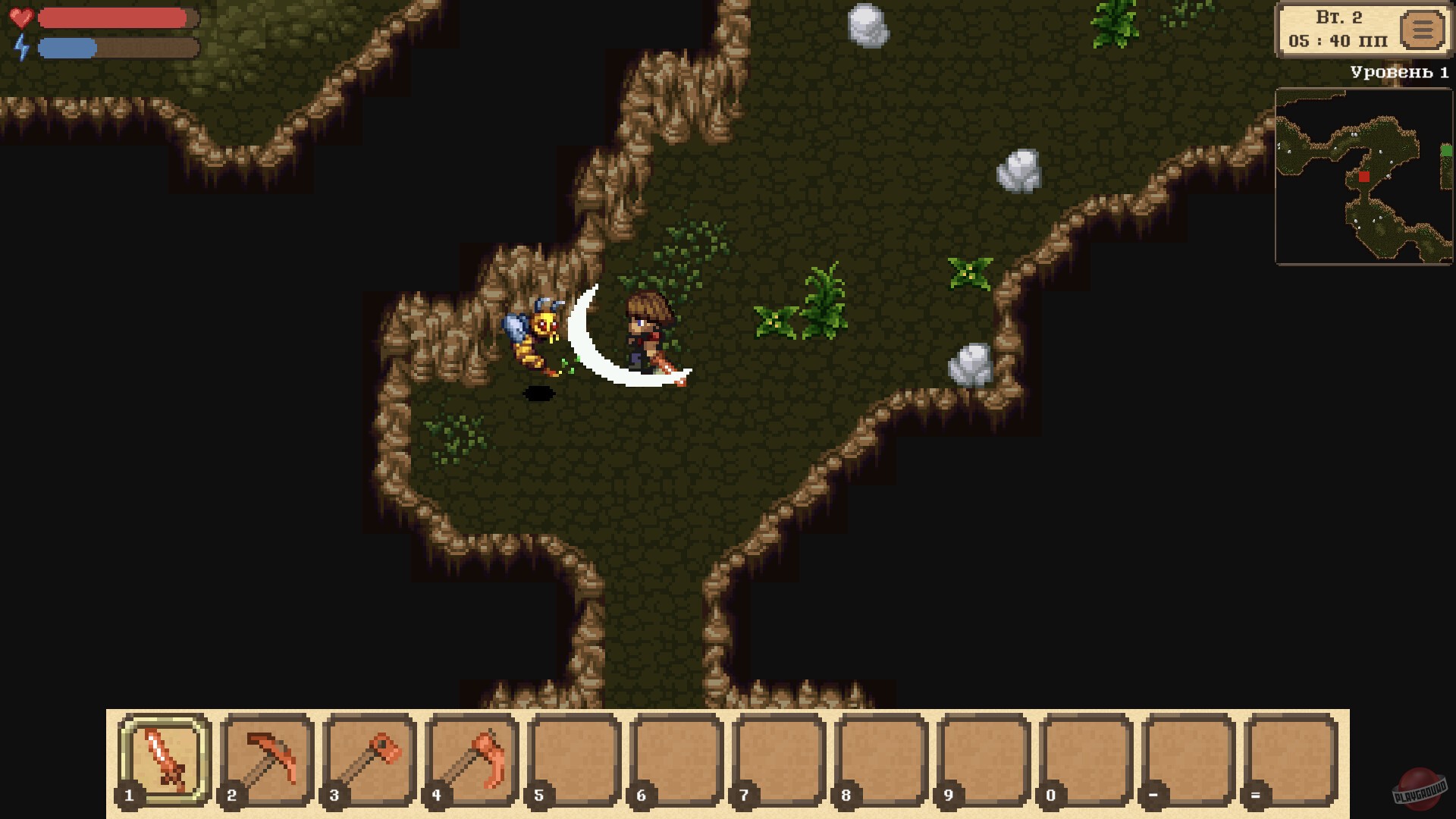Open the game menu via hamburger button

point(1424,32)
